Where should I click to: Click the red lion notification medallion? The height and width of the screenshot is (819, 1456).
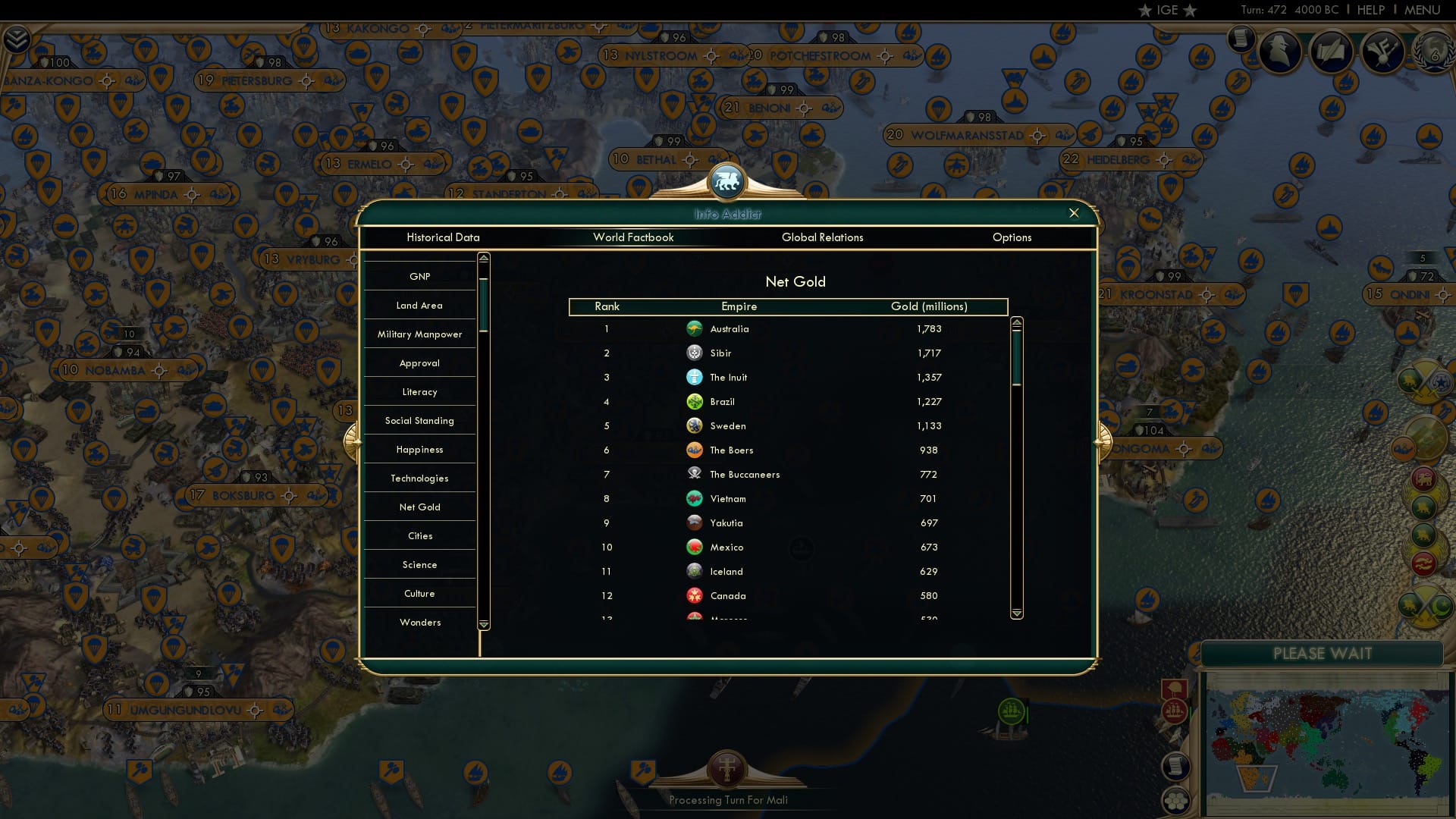click(1423, 479)
